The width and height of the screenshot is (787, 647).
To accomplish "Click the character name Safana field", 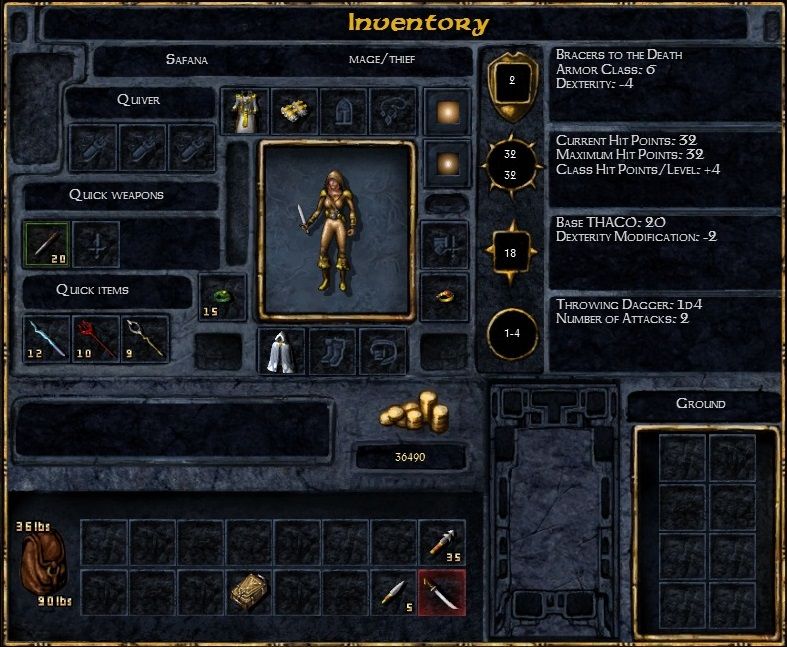I will (186, 60).
